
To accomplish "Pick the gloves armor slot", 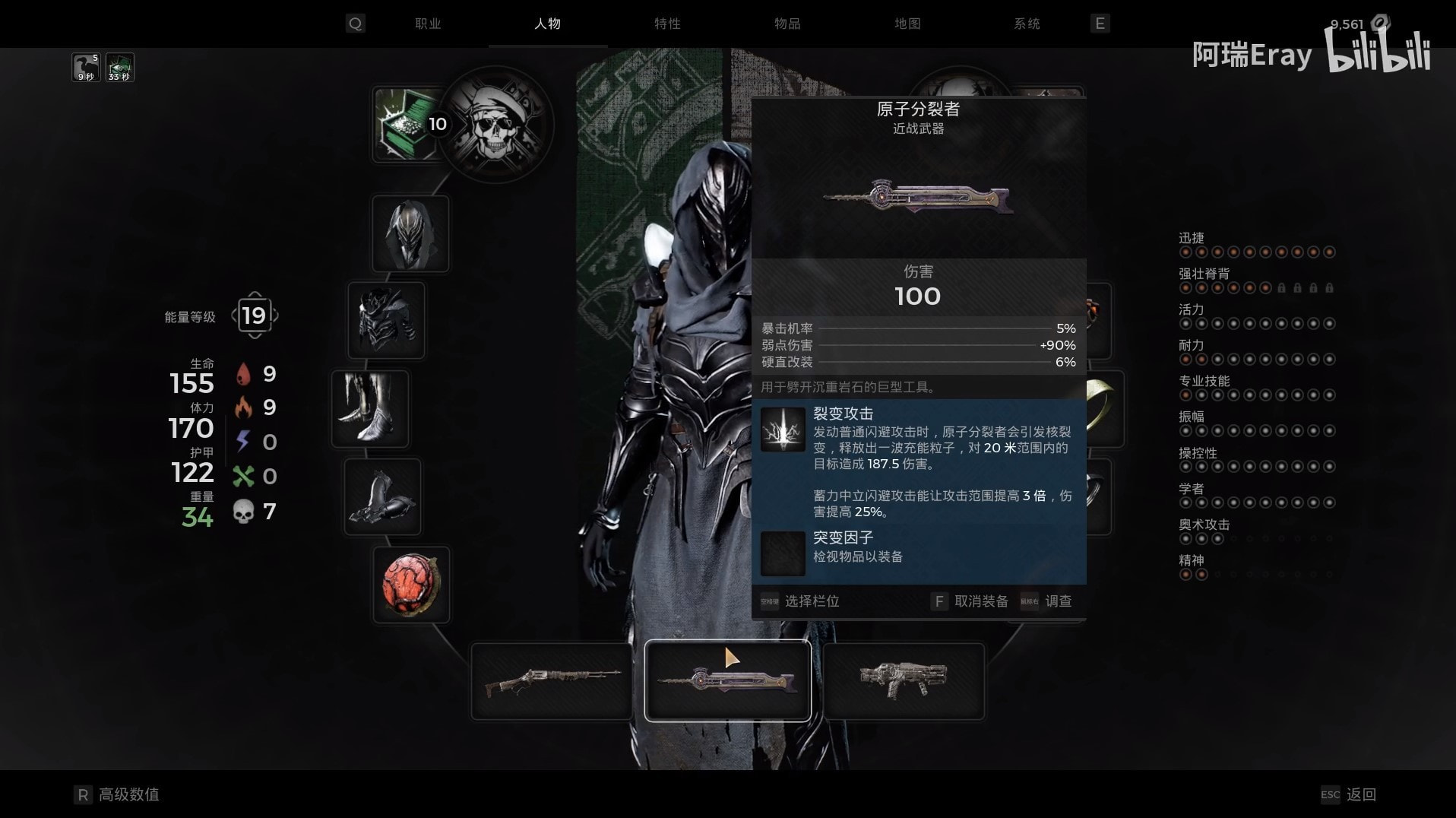I will pyautogui.click(x=382, y=496).
